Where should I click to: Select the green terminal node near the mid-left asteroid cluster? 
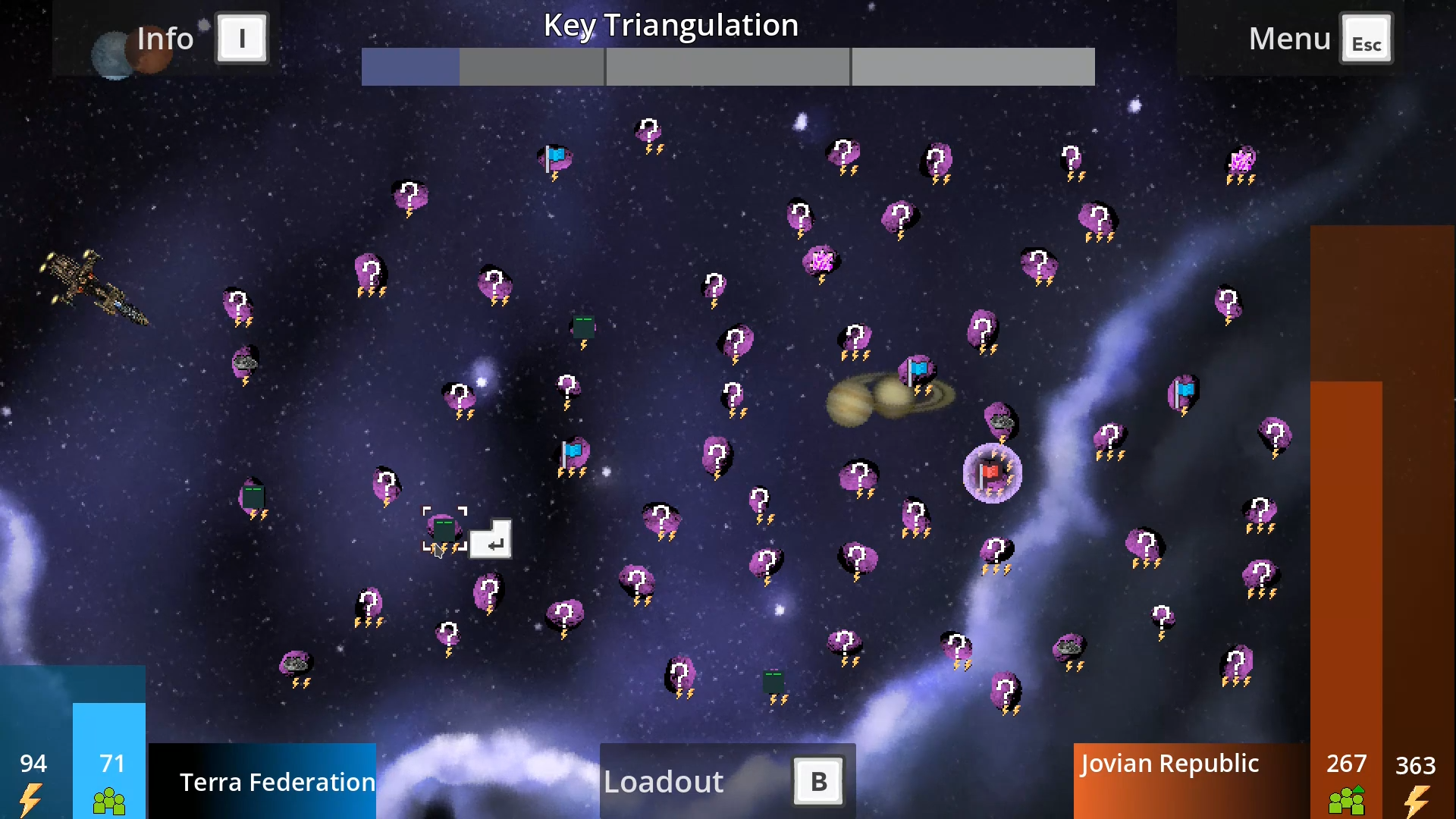point(254,497)
